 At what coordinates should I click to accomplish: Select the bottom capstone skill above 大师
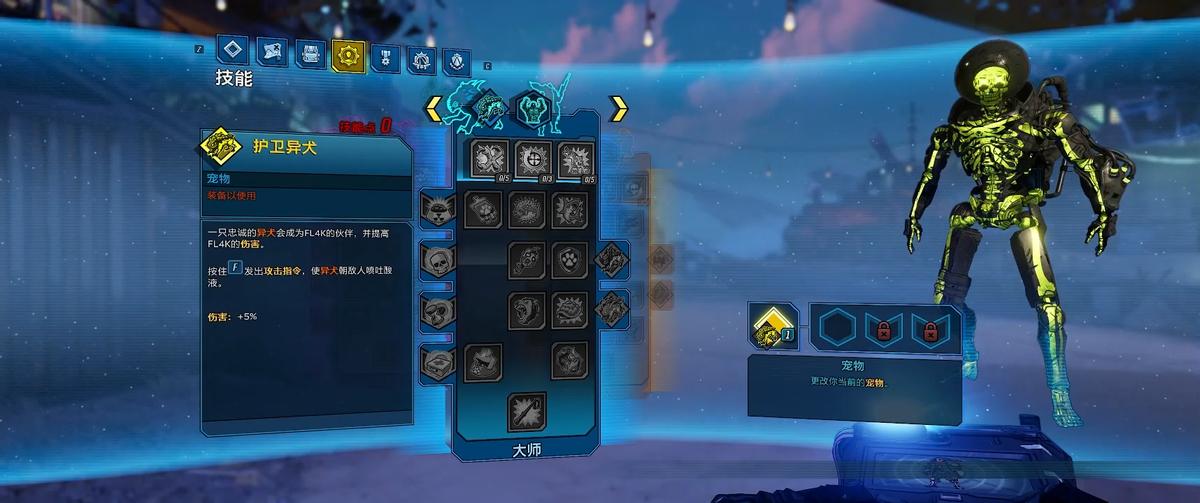527,411
